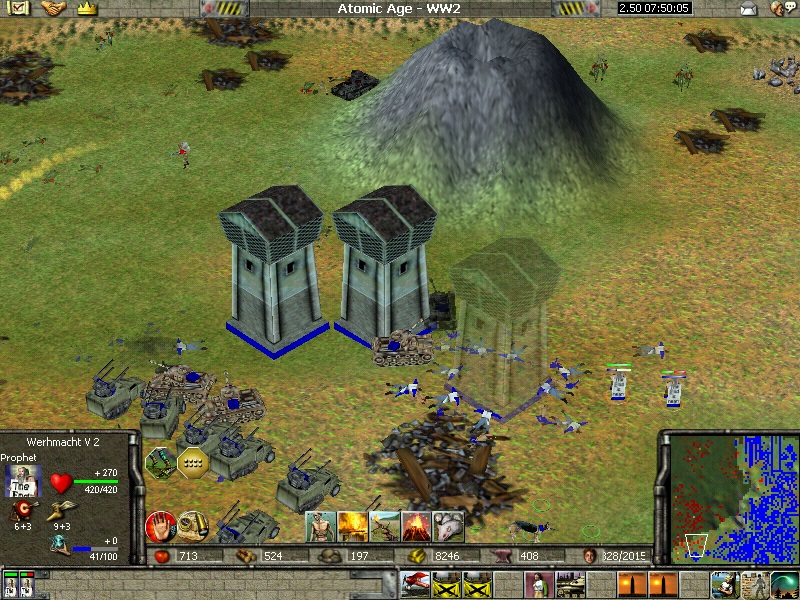Cast the Firestorm calamity
Viewport: 800px width, 600px height.
pyautogui.click(x=352, y=525)
